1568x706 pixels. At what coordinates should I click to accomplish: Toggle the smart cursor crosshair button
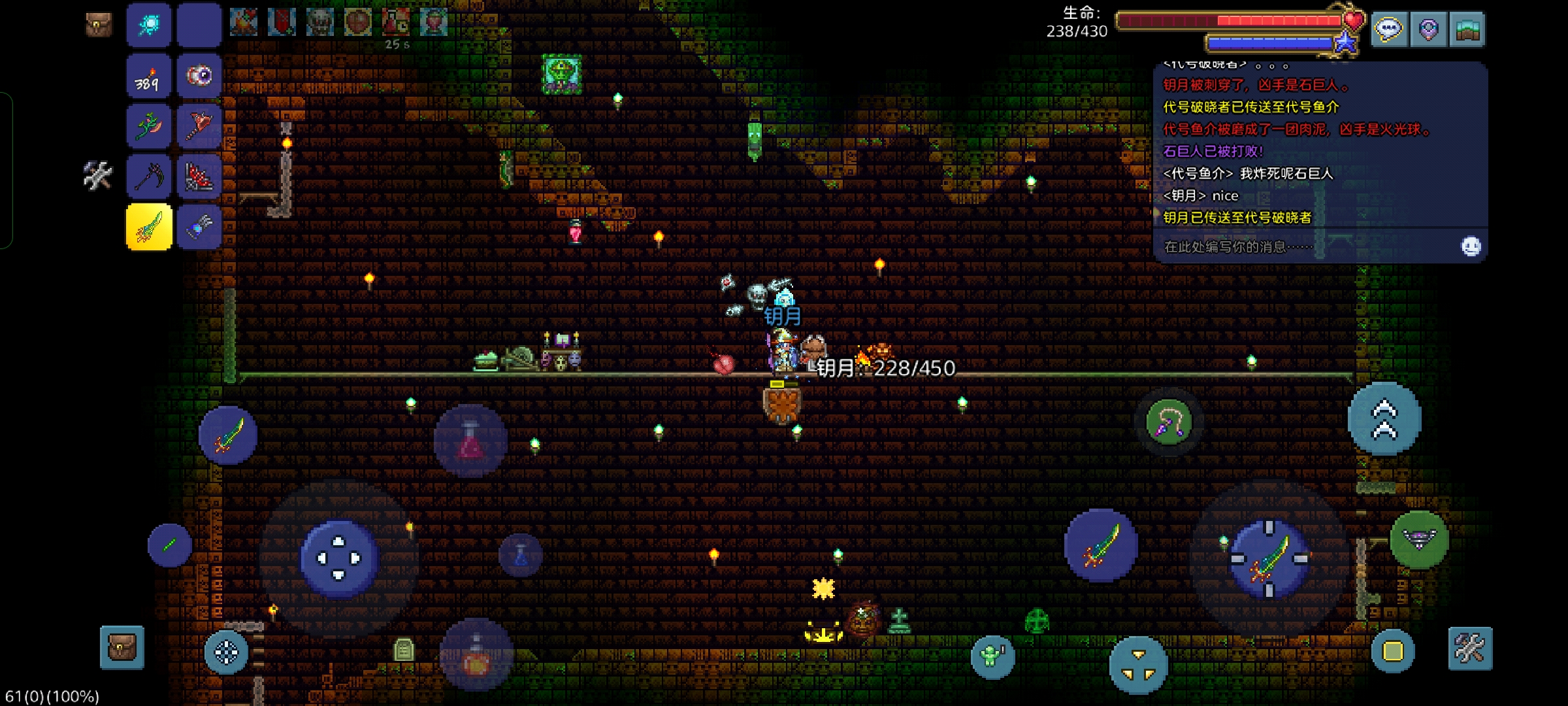pyautogui.click(x=226, y=652)
